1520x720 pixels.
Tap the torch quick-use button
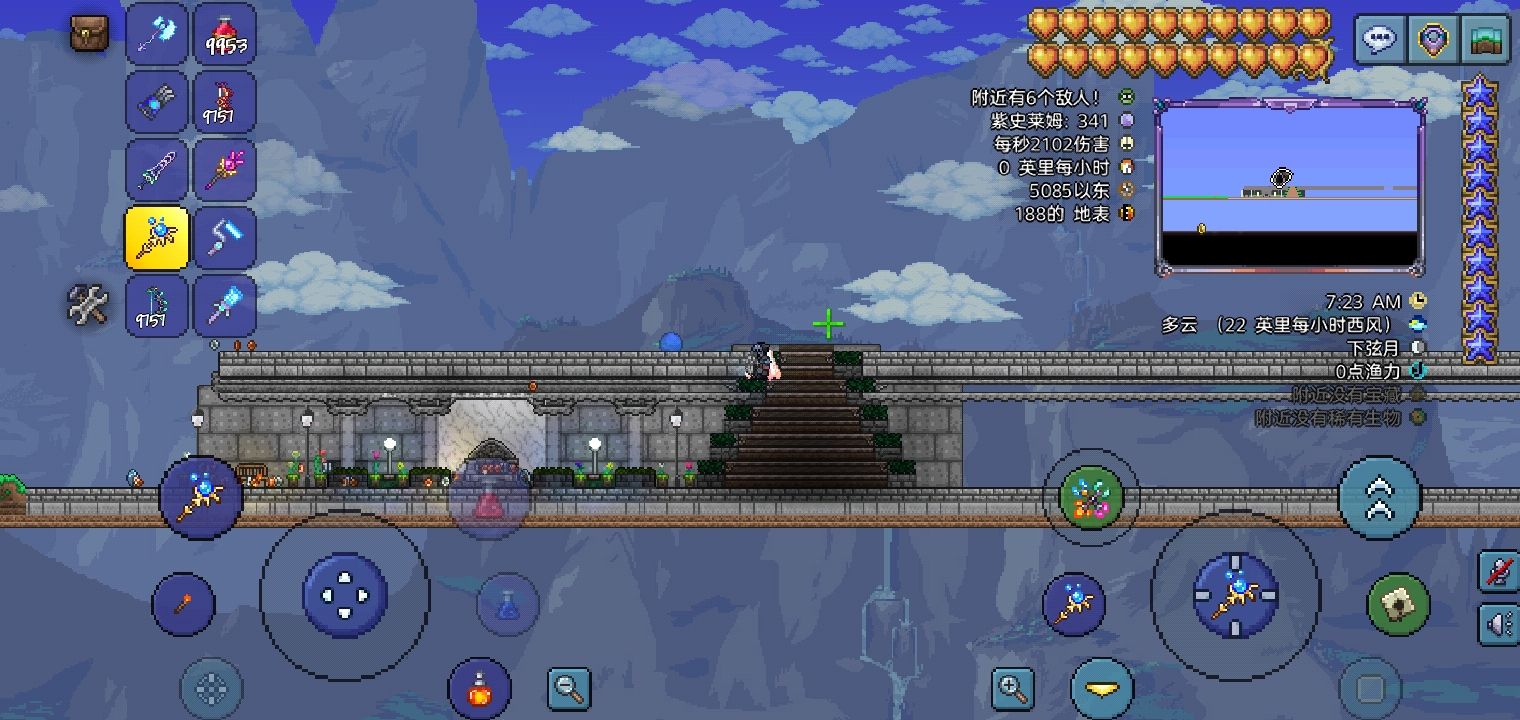pyautogui.click(x=183, y=604)
